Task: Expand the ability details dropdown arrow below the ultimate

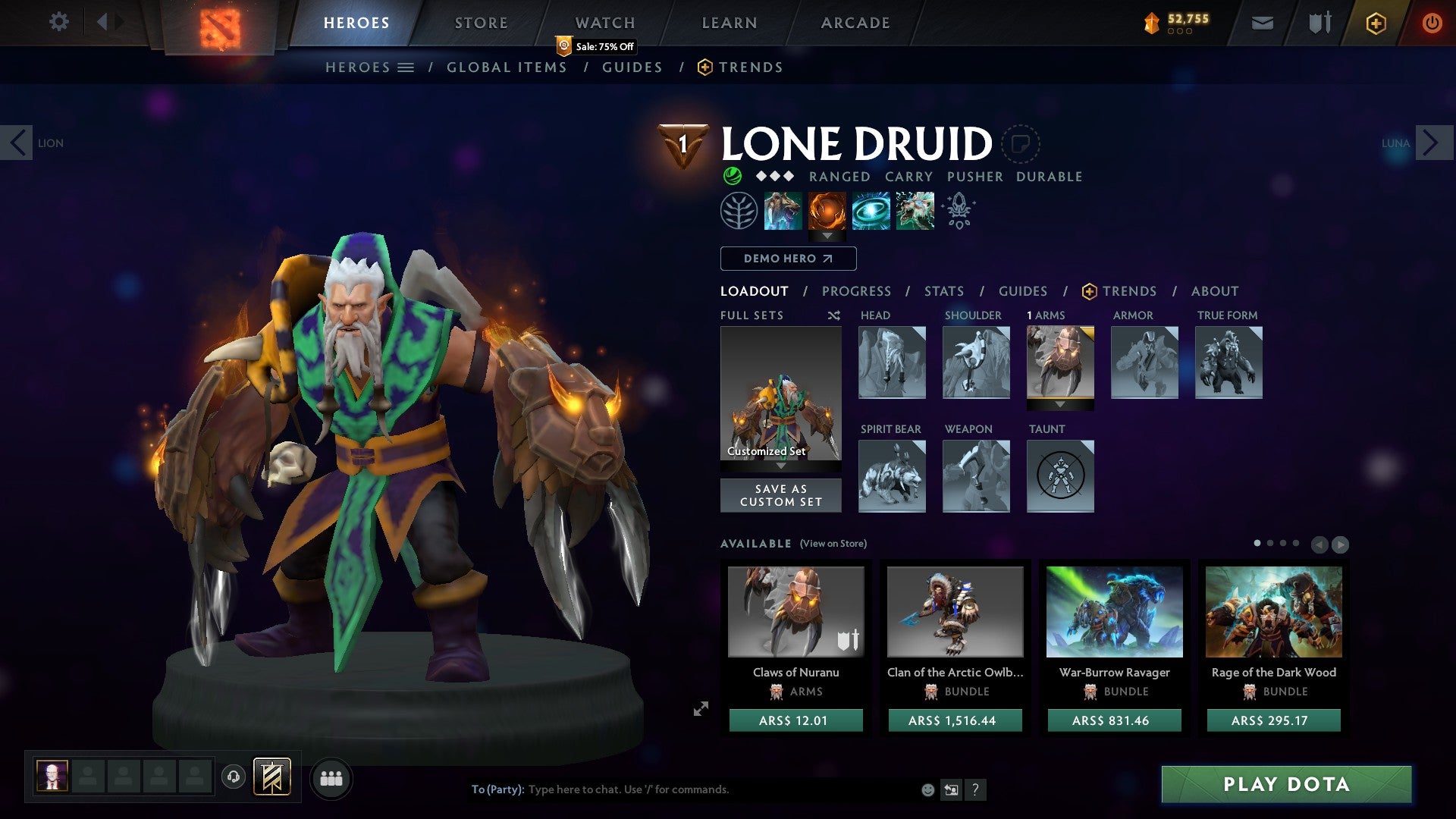Action: [x=827, y=236]
